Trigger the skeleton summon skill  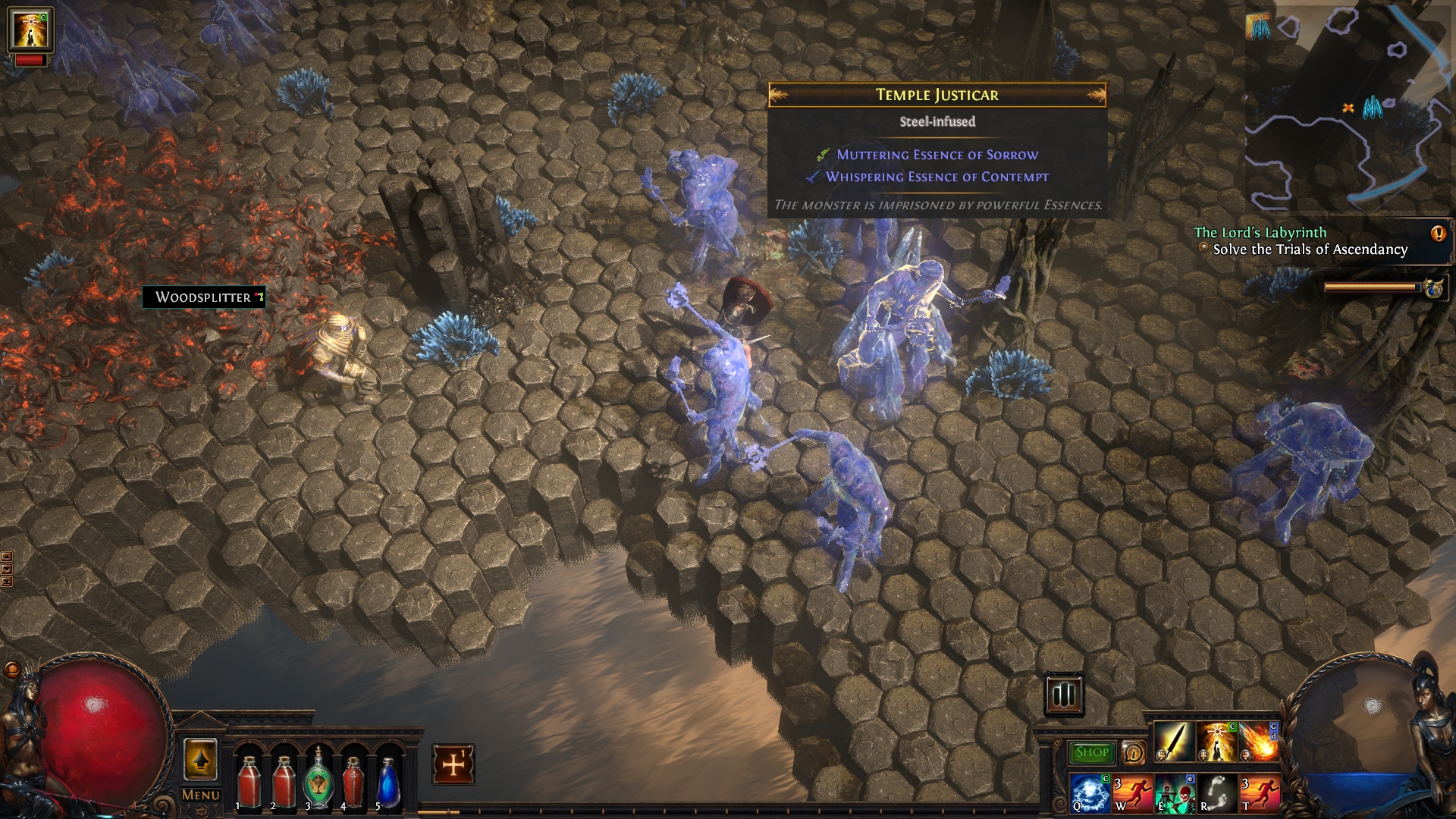point(1174,792)
